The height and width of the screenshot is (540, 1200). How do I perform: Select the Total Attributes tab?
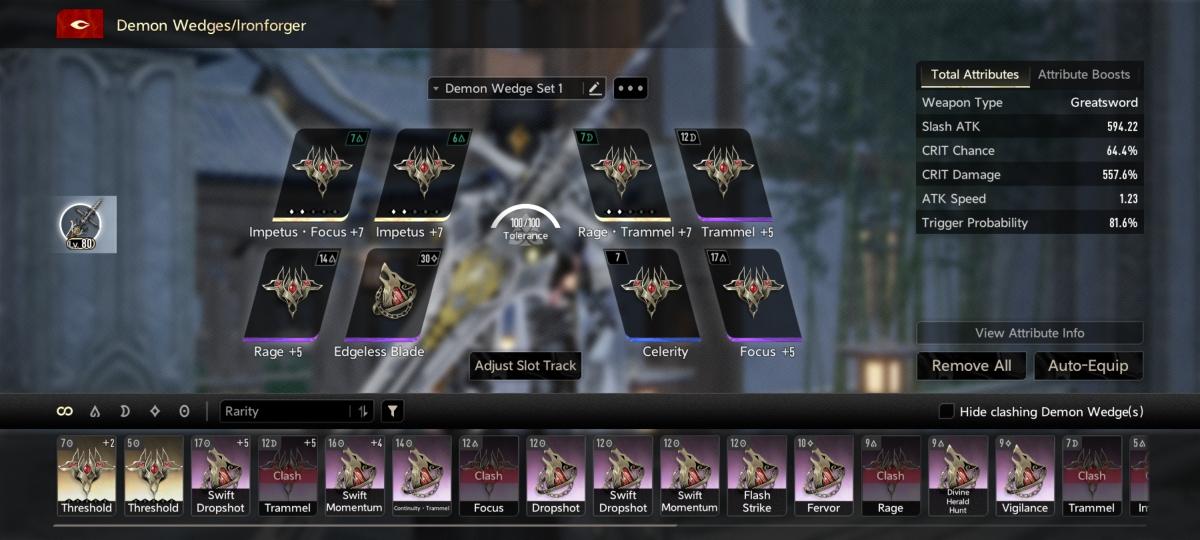(974, 75)
